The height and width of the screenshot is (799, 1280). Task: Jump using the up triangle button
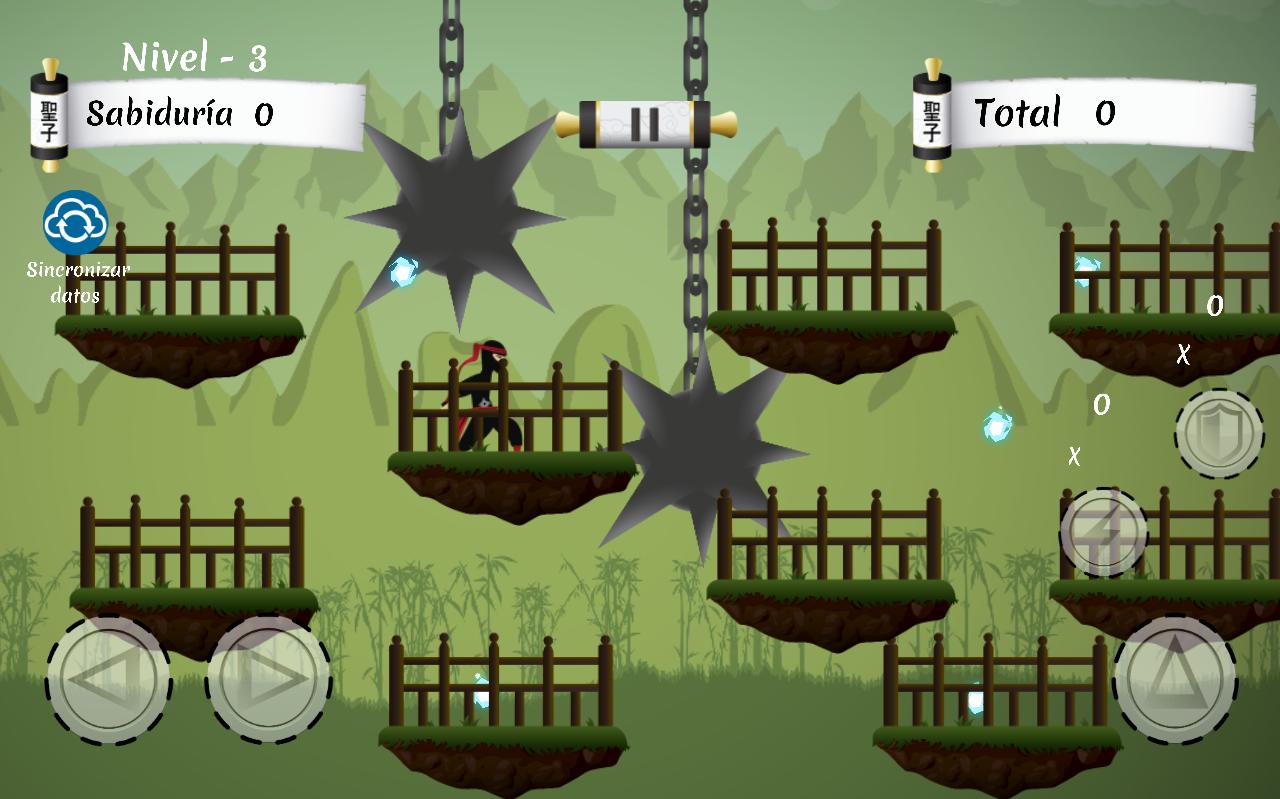pyautogui.click(x=1175, y=679)
